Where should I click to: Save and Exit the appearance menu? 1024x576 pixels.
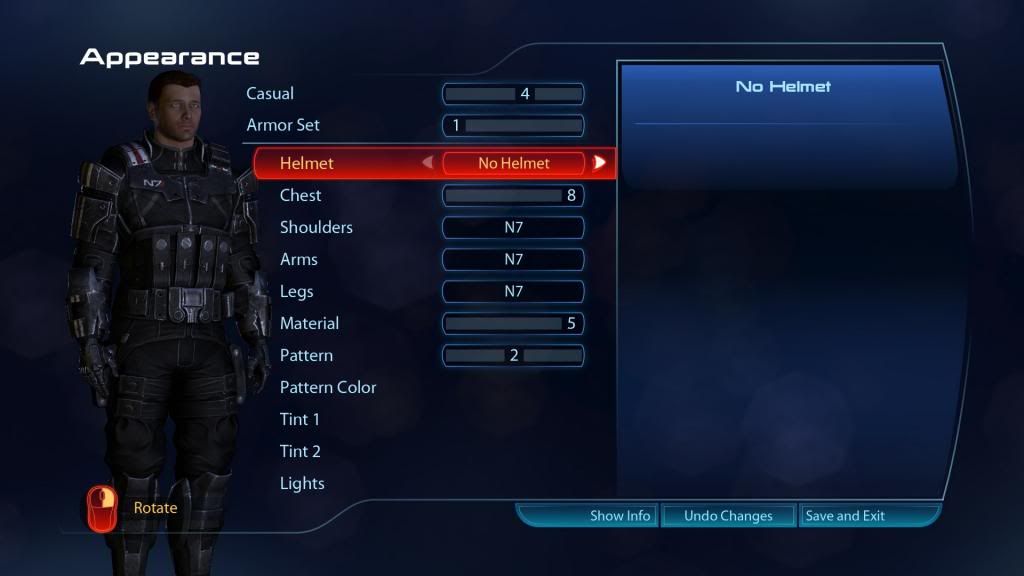point(845,516)
